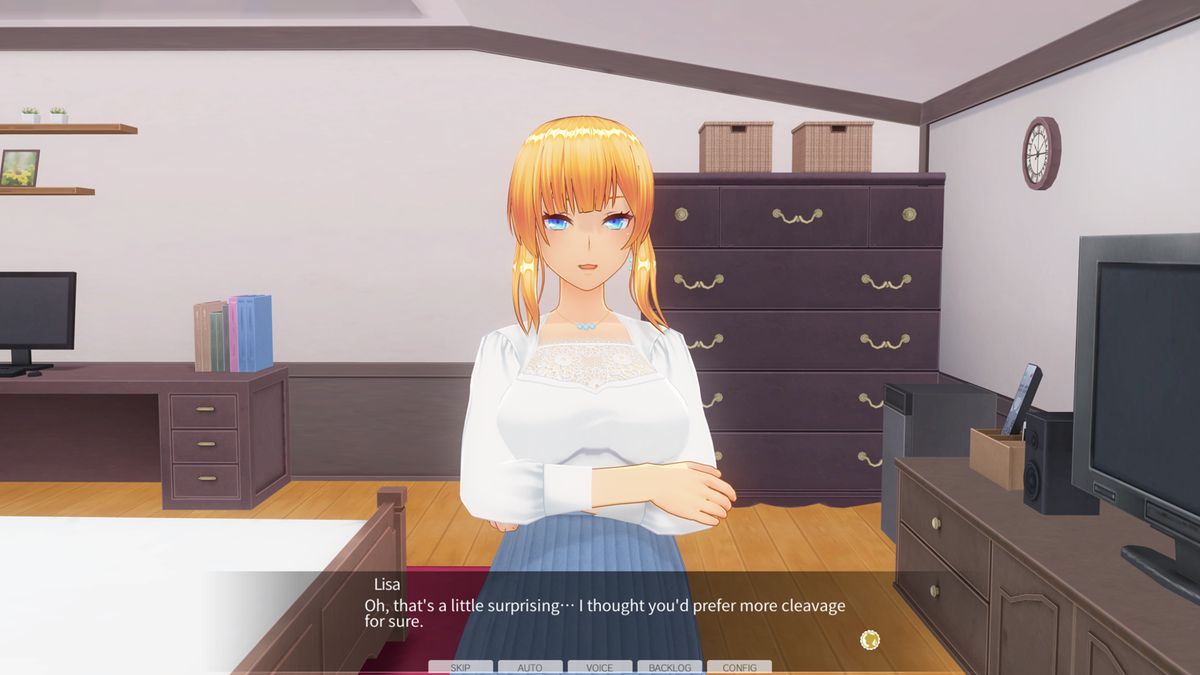This screenshot has width=1200, height=675.
Task: Open the BACKLOG of past dialogue
Action: [669, 667]
